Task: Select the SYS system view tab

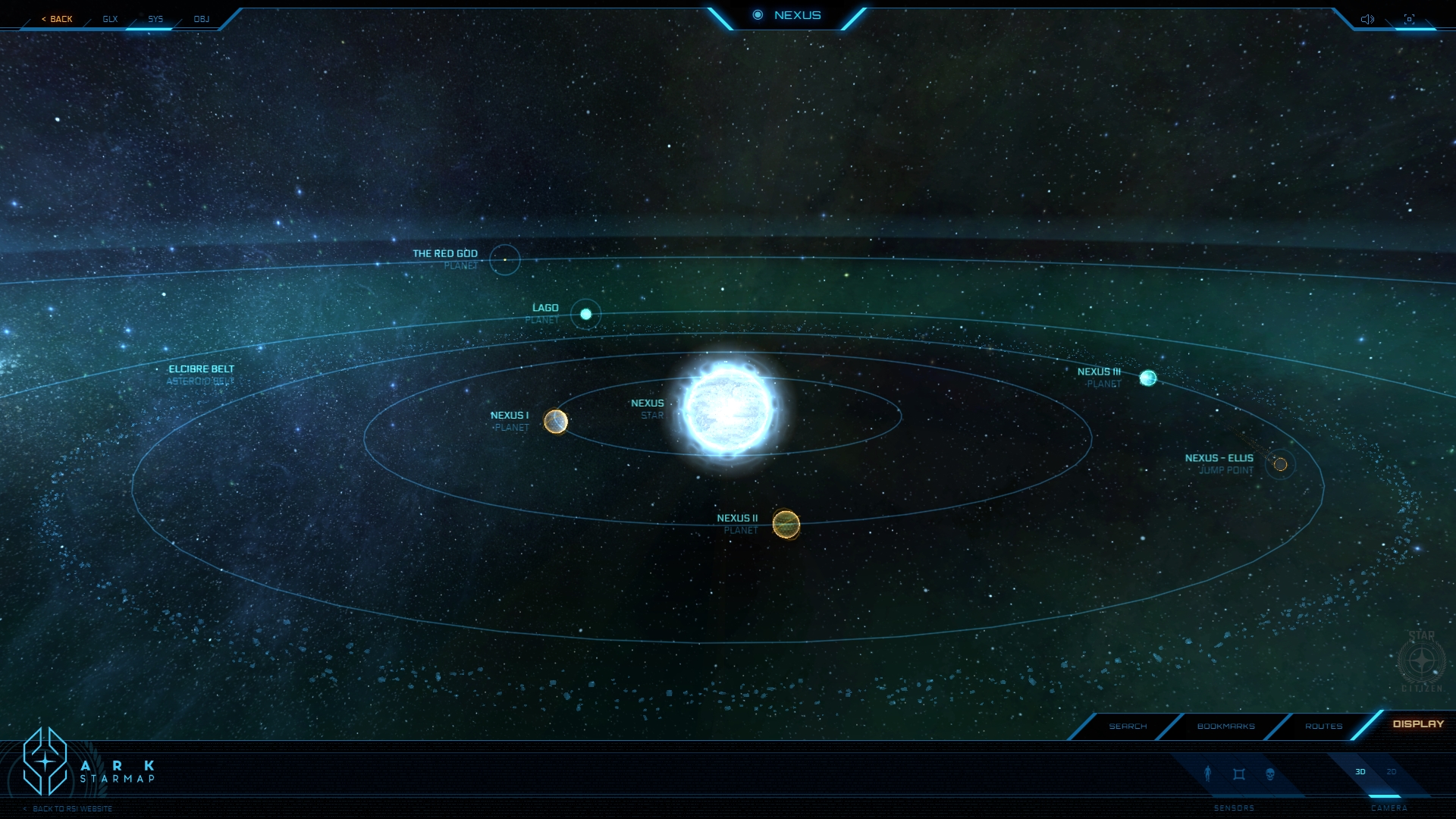Action: click(x=155, y=19)
